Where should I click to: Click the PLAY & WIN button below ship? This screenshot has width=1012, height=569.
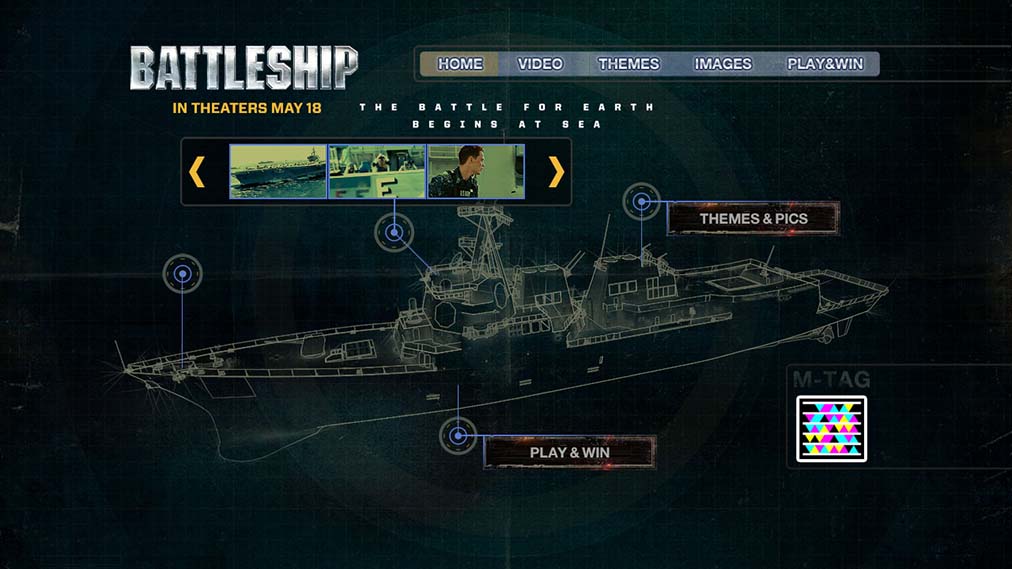tap(570, 452)
